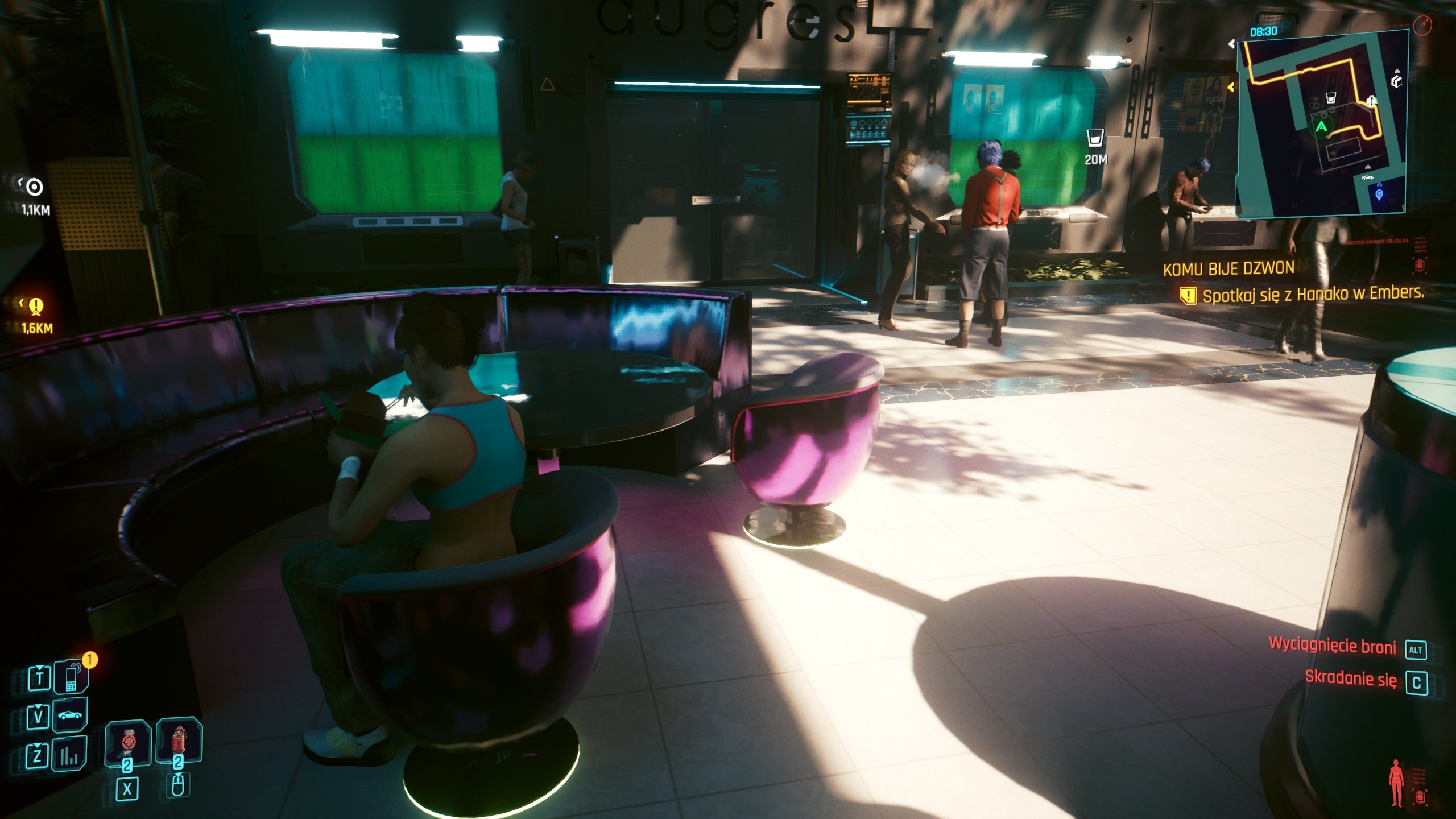Screen dimensions: 1456x819
Task: Select the phone quick-access icon
Action: 71,678
